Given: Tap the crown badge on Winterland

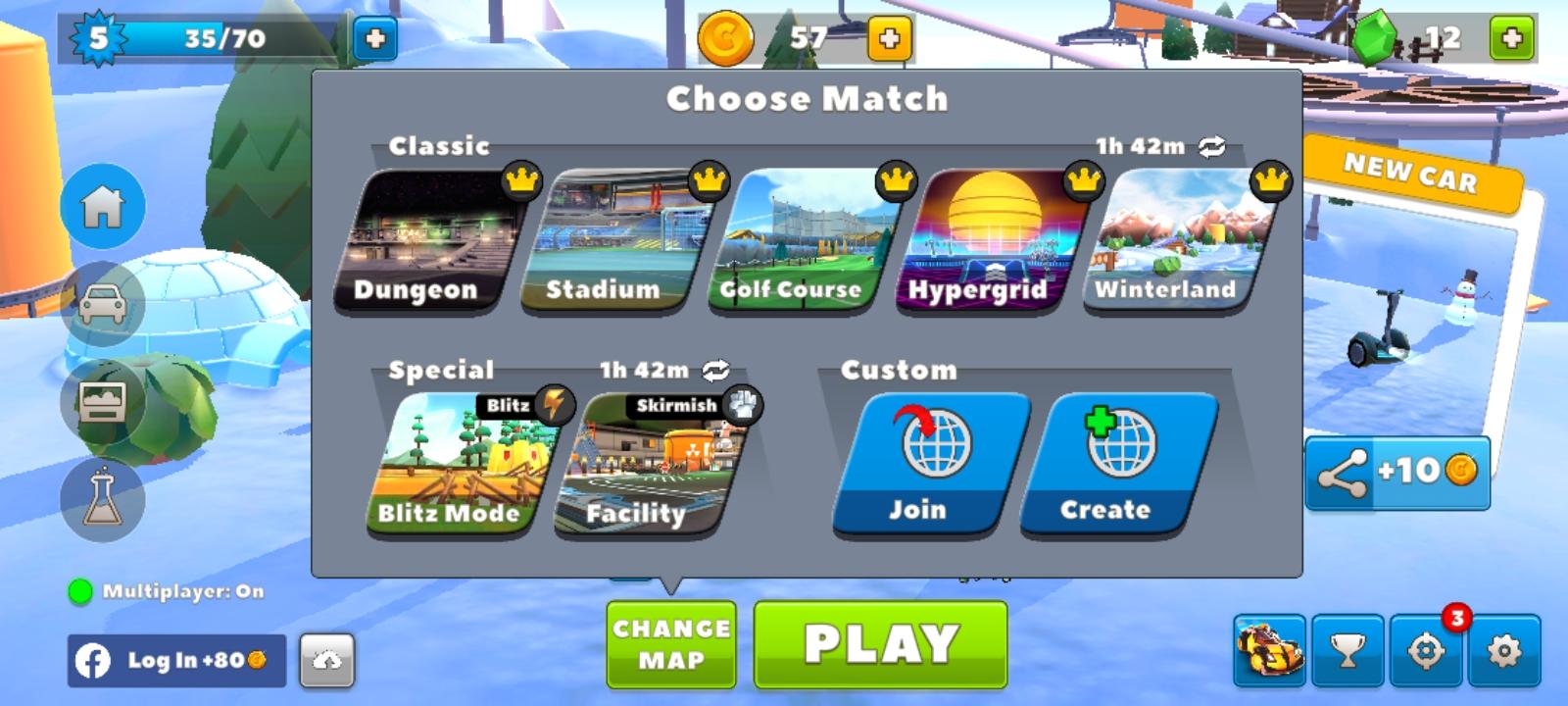Looking at the screenshot, I should pos(1270,180).
